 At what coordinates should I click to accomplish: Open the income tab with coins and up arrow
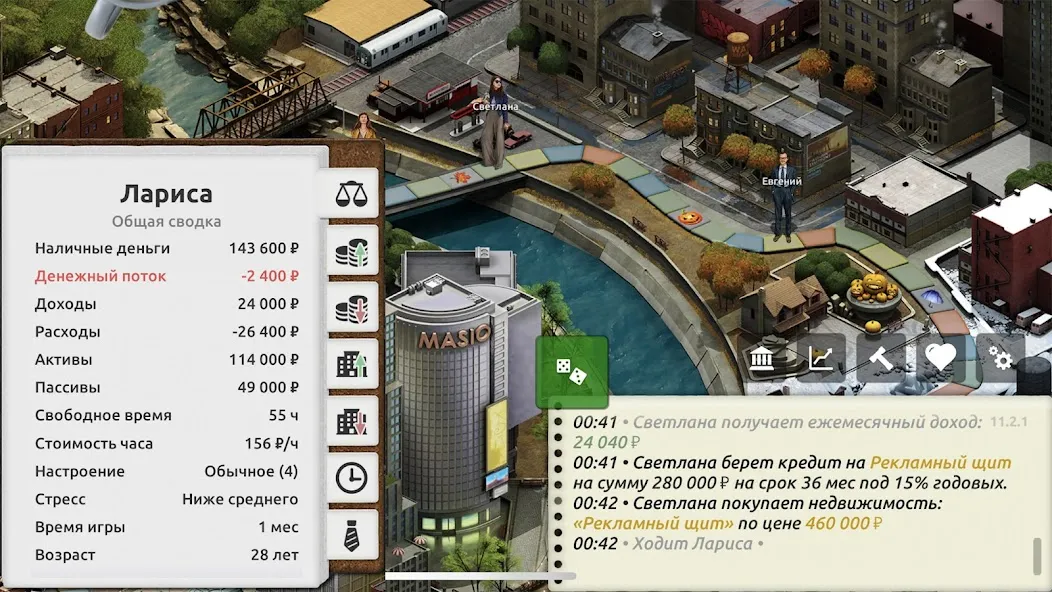pyautogui.click(x=351, y=251)
